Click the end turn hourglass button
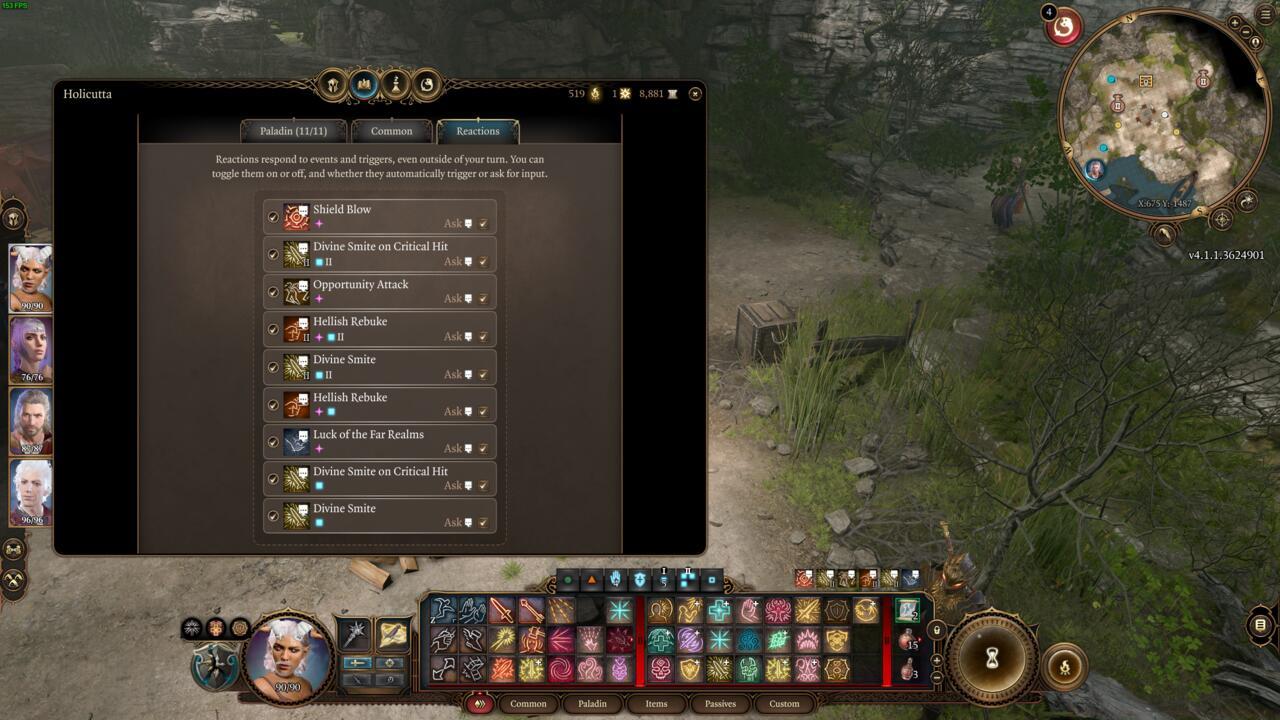 click(x=992, y=657)
